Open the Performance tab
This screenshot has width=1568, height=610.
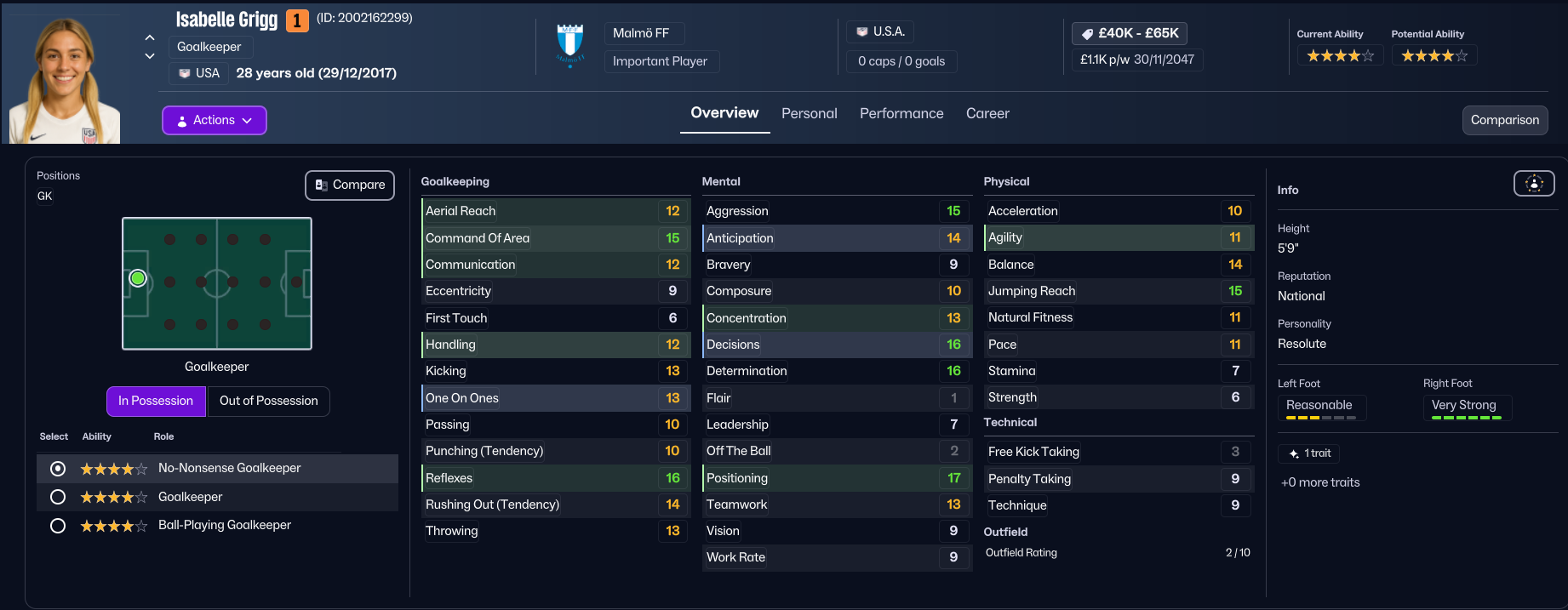[901, 113]
